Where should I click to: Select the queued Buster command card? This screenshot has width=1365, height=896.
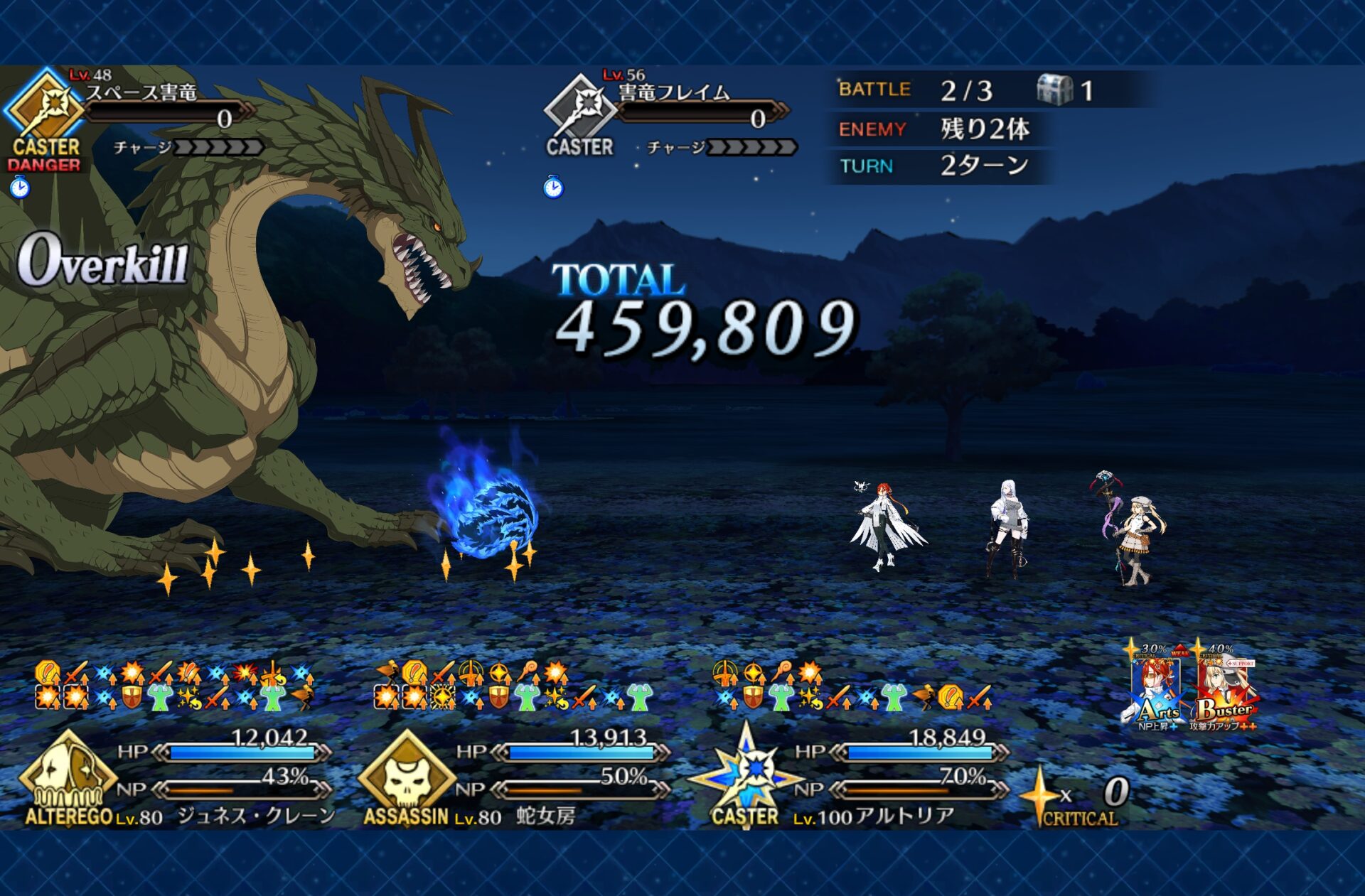coord(1224,688)
